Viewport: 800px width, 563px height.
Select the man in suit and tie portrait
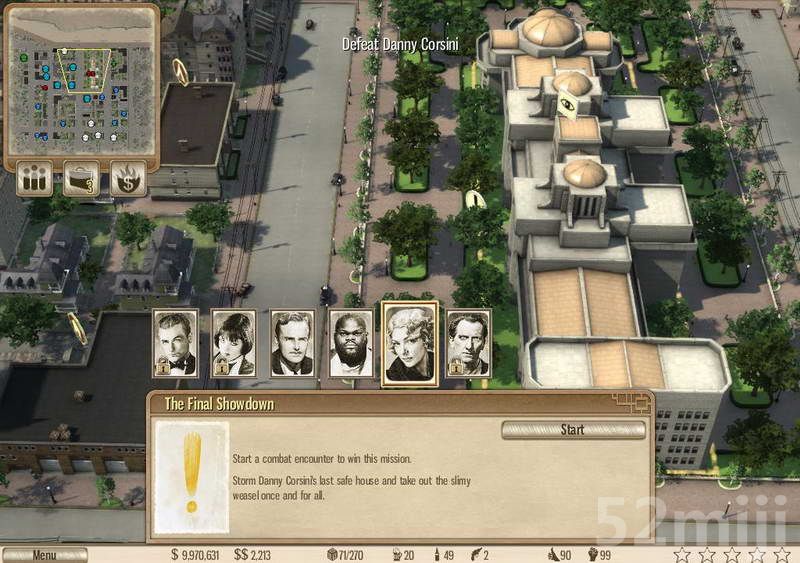coord(291,343)
